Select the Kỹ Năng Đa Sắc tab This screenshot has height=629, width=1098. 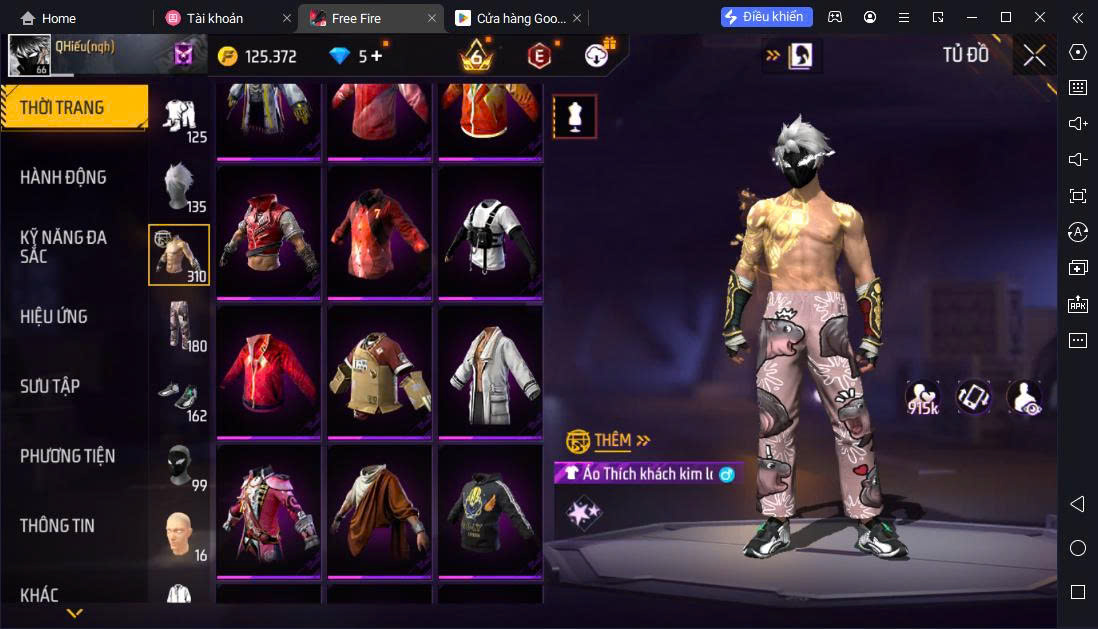[x=63, y=246]
